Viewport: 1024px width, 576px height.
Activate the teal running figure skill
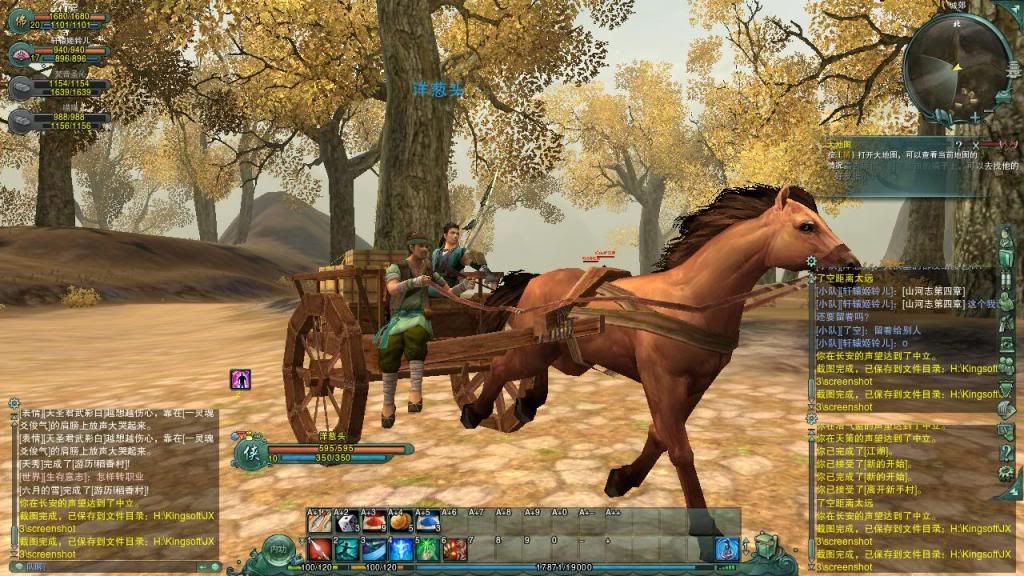point(347,549)
